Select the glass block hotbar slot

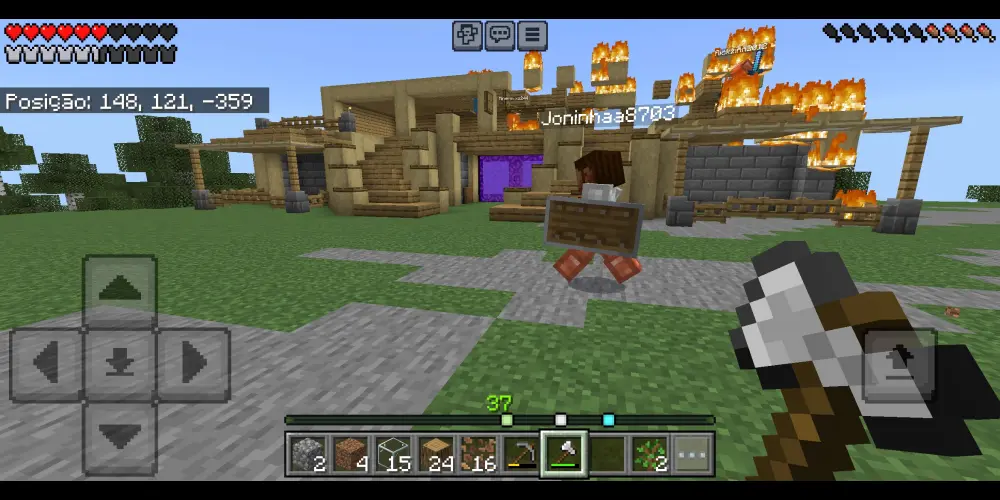(392, 455)
